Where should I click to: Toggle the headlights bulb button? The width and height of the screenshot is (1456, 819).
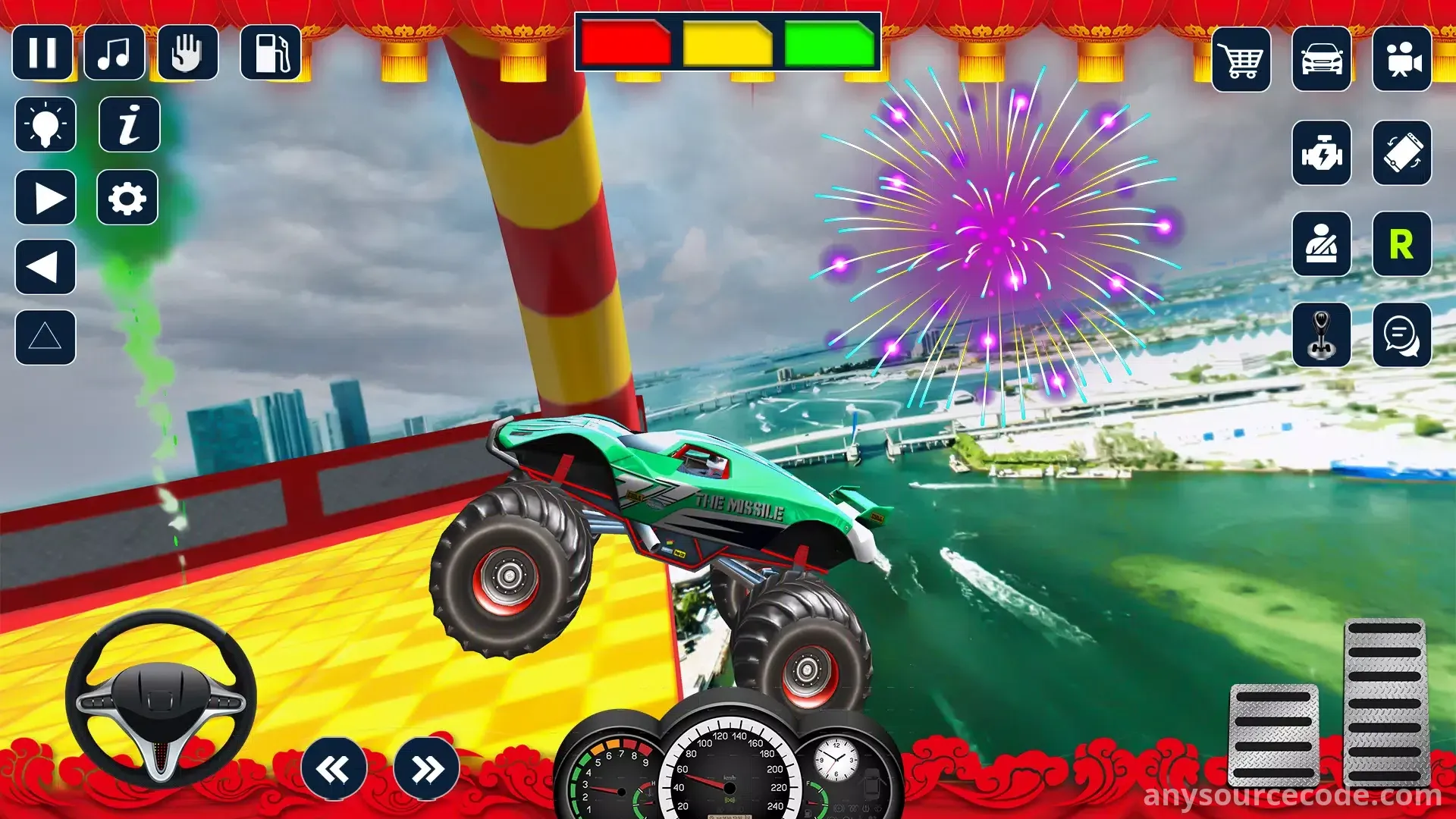coord(45,124)
